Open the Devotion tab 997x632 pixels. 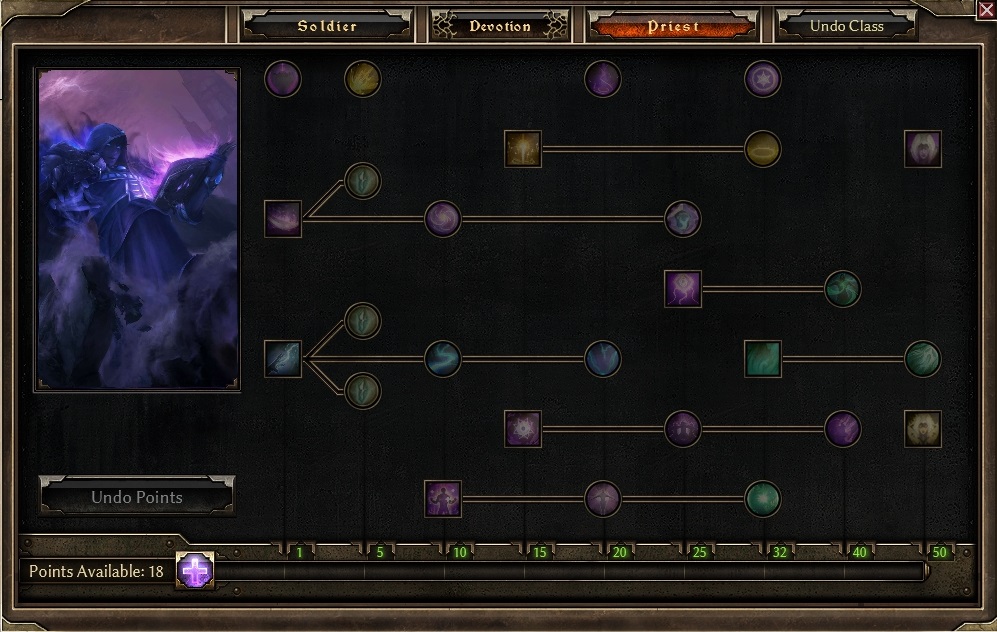(x=500, y=26)
